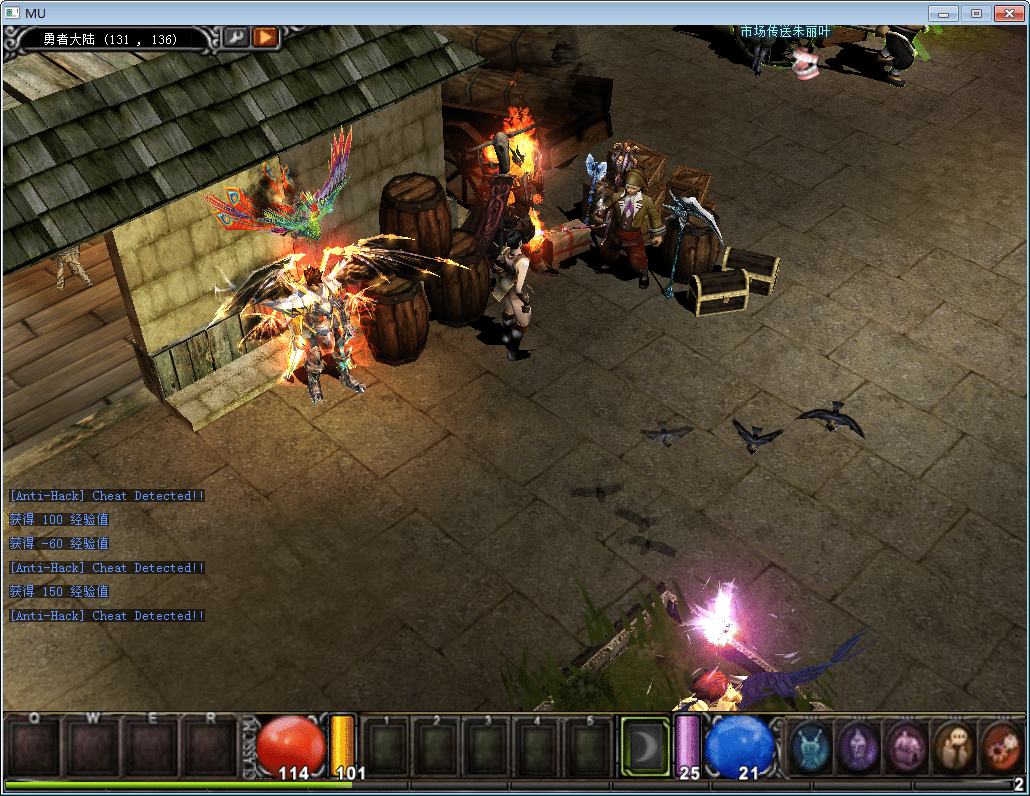Choose skill slot number 3
This screenshot has height=796, width=1030.
[x=488, y=748]
